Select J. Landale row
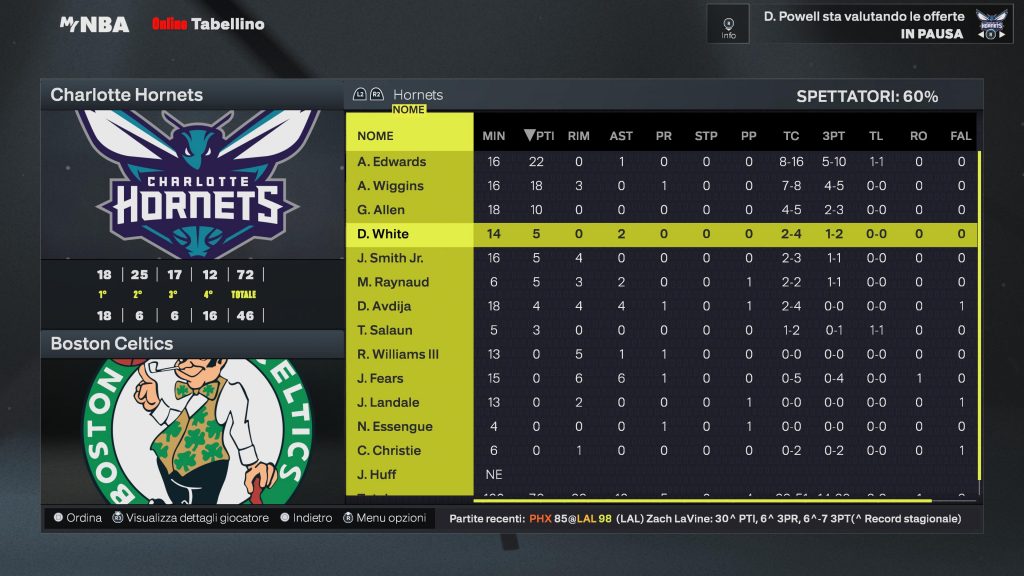 click(388, 402)
